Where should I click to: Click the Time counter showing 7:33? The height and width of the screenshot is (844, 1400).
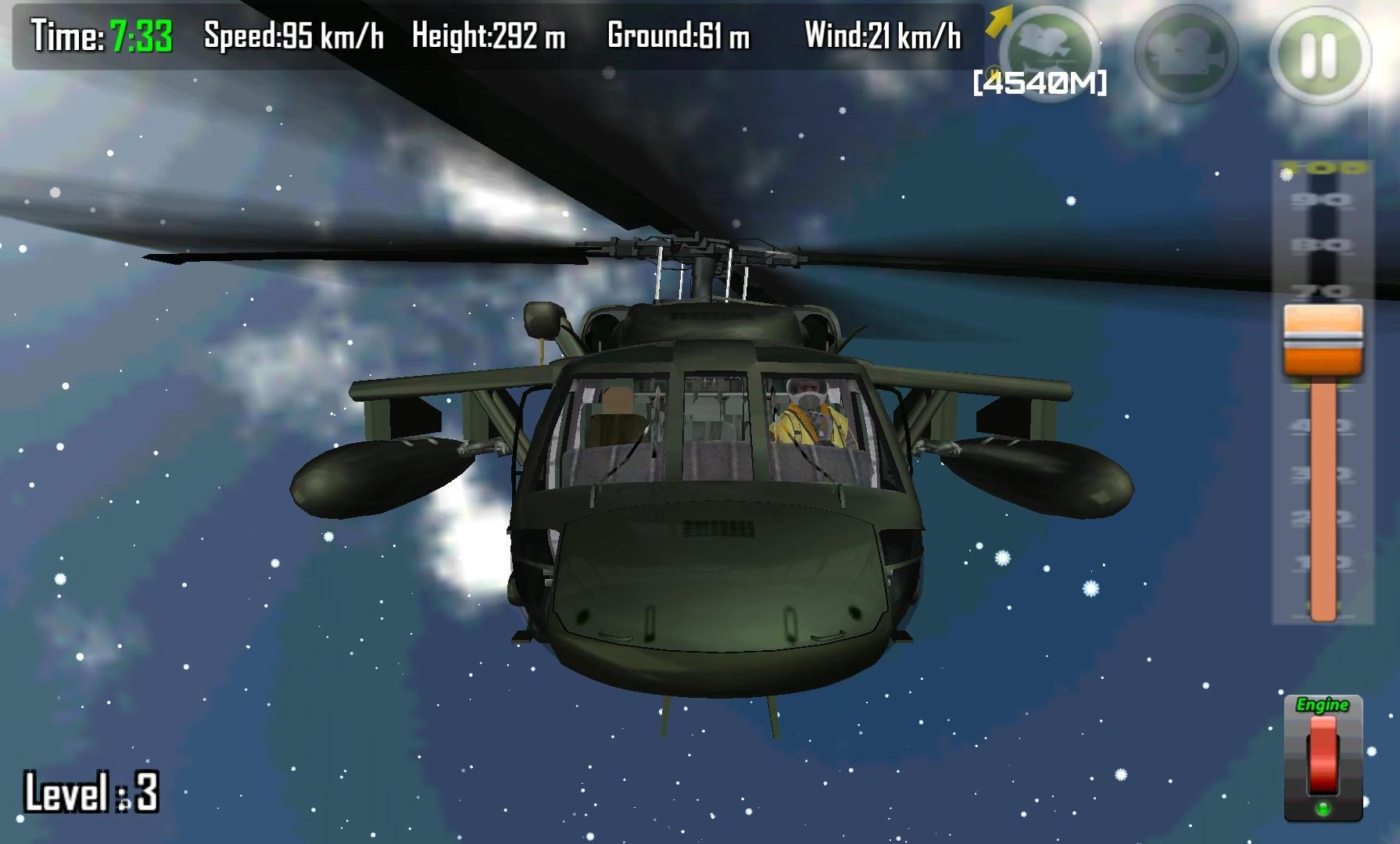pyautogui.click(x=98, y=35)
